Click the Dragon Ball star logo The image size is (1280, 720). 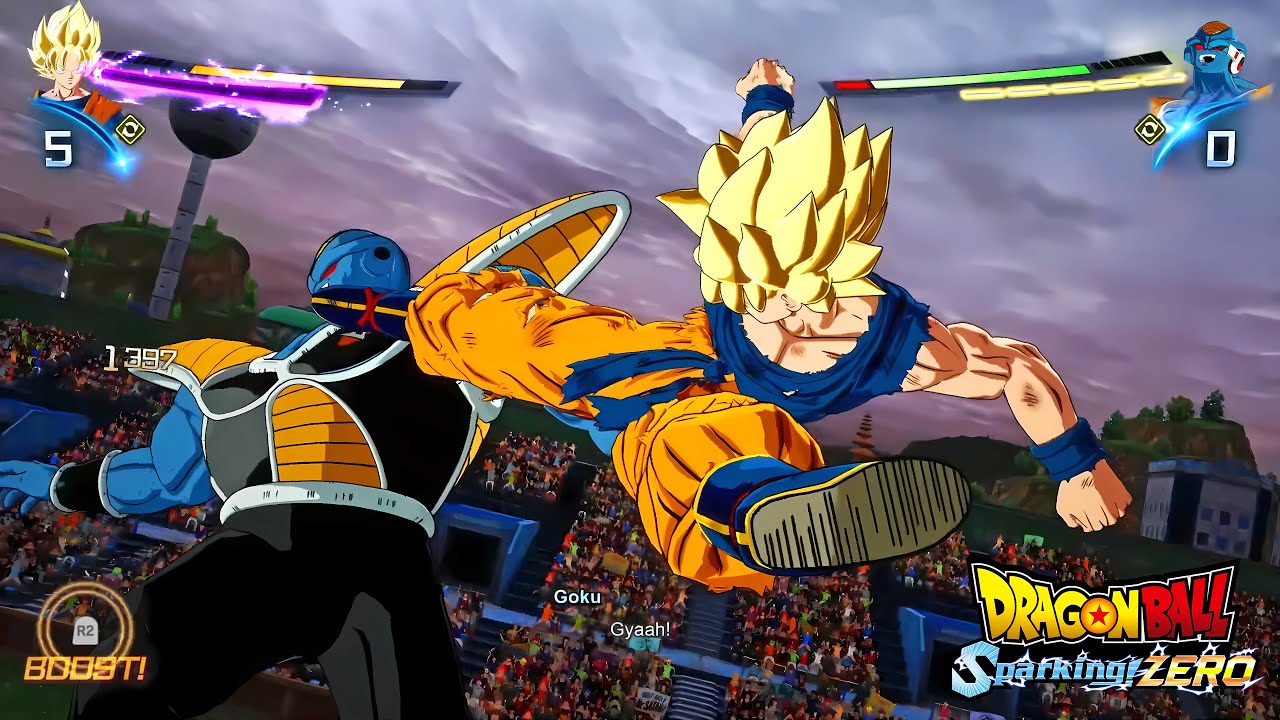click(1098, 614)
